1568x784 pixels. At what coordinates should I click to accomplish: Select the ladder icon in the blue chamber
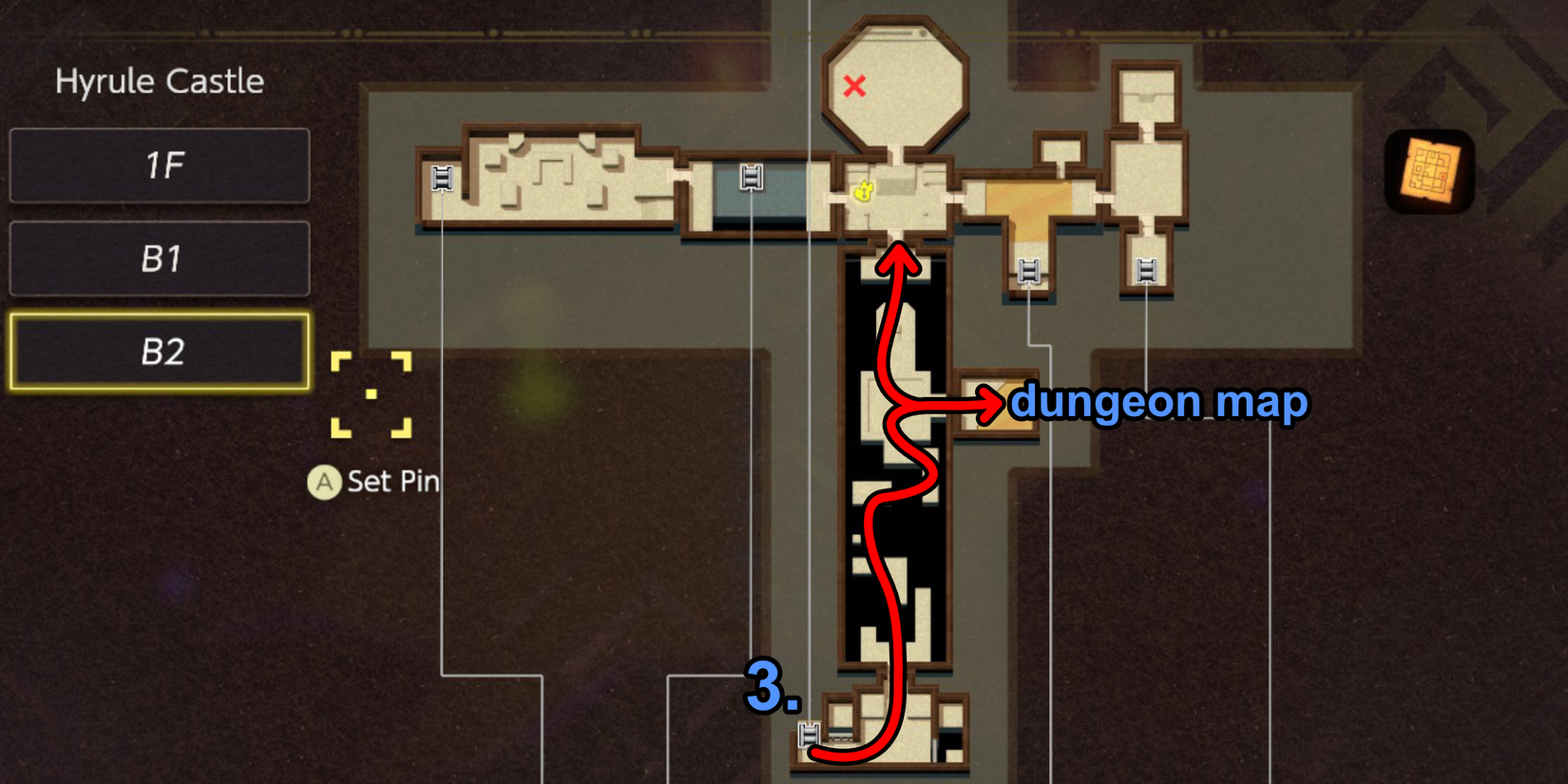(x=752, y=175)
